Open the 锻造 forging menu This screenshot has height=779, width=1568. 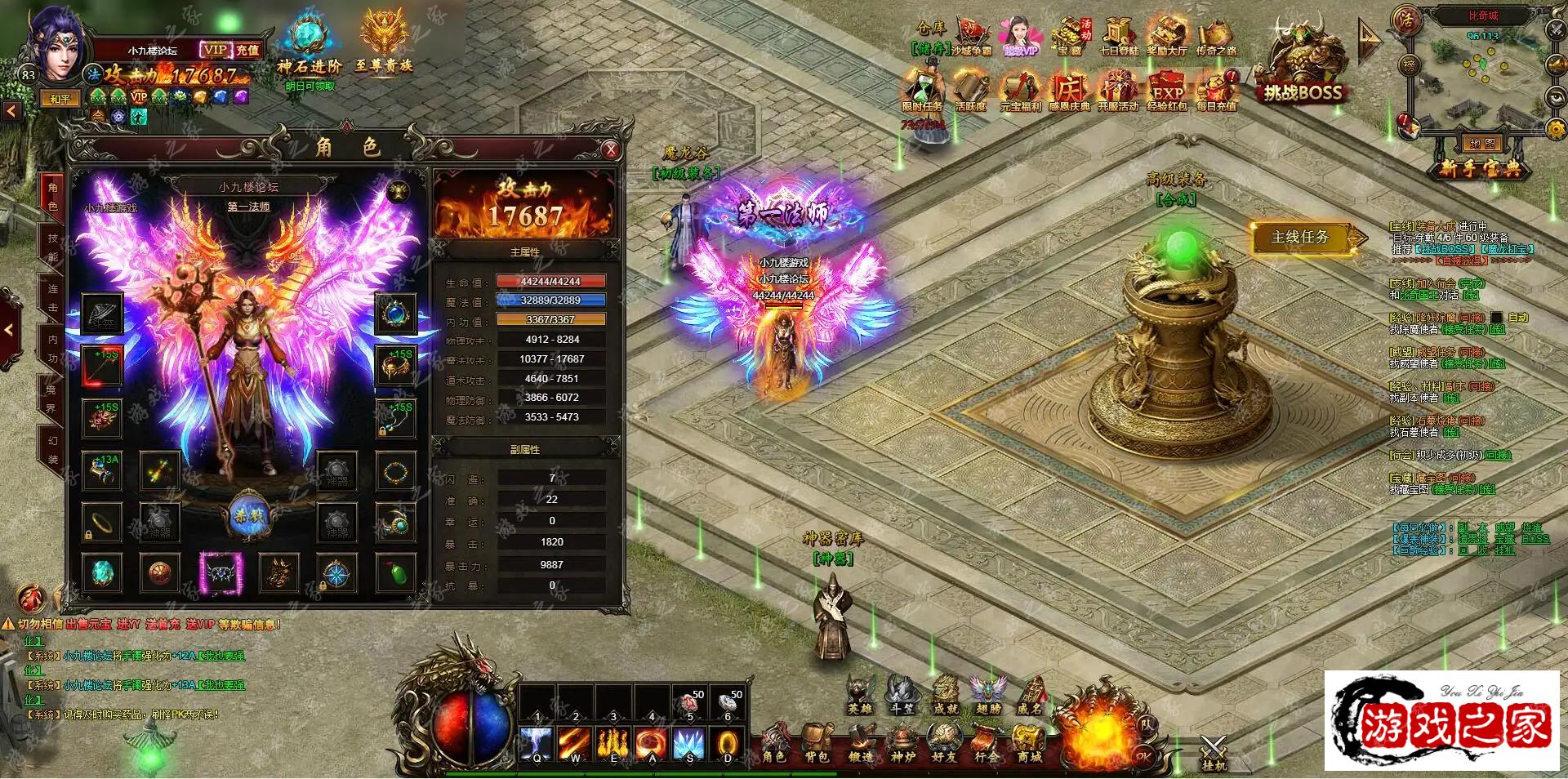click(858, 742)
